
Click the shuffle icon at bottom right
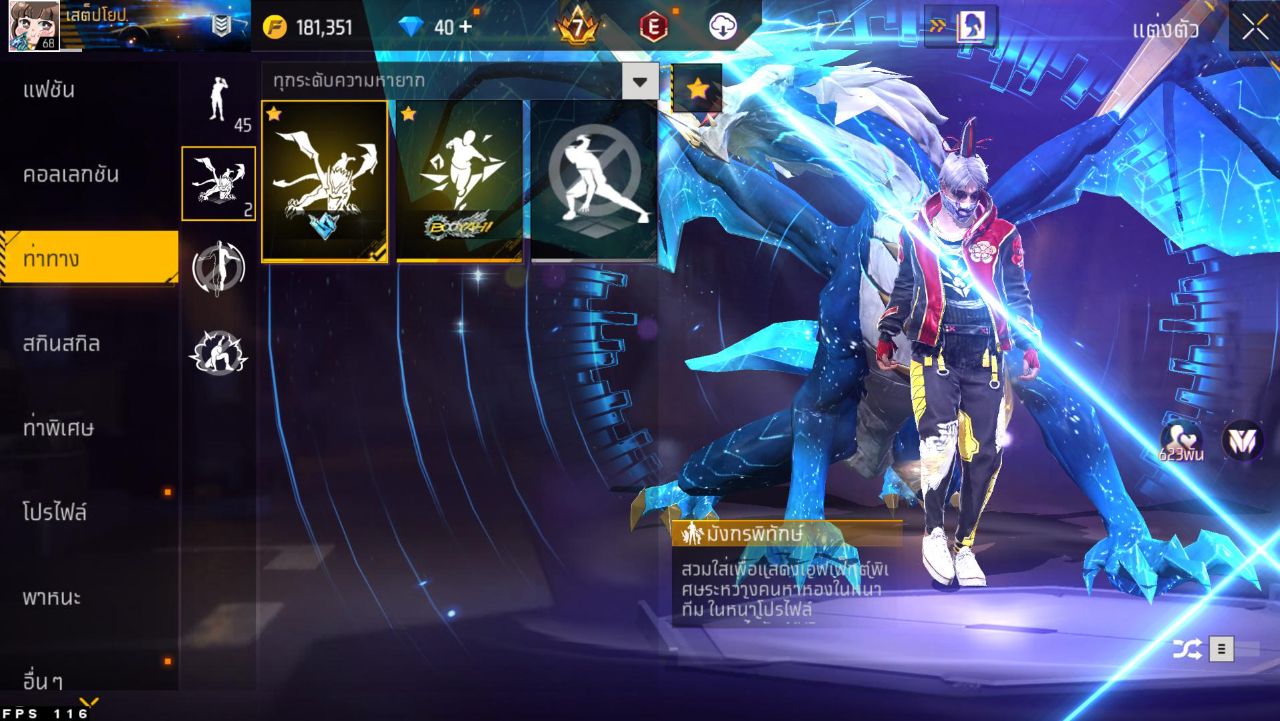click(x=1185, y=648)
